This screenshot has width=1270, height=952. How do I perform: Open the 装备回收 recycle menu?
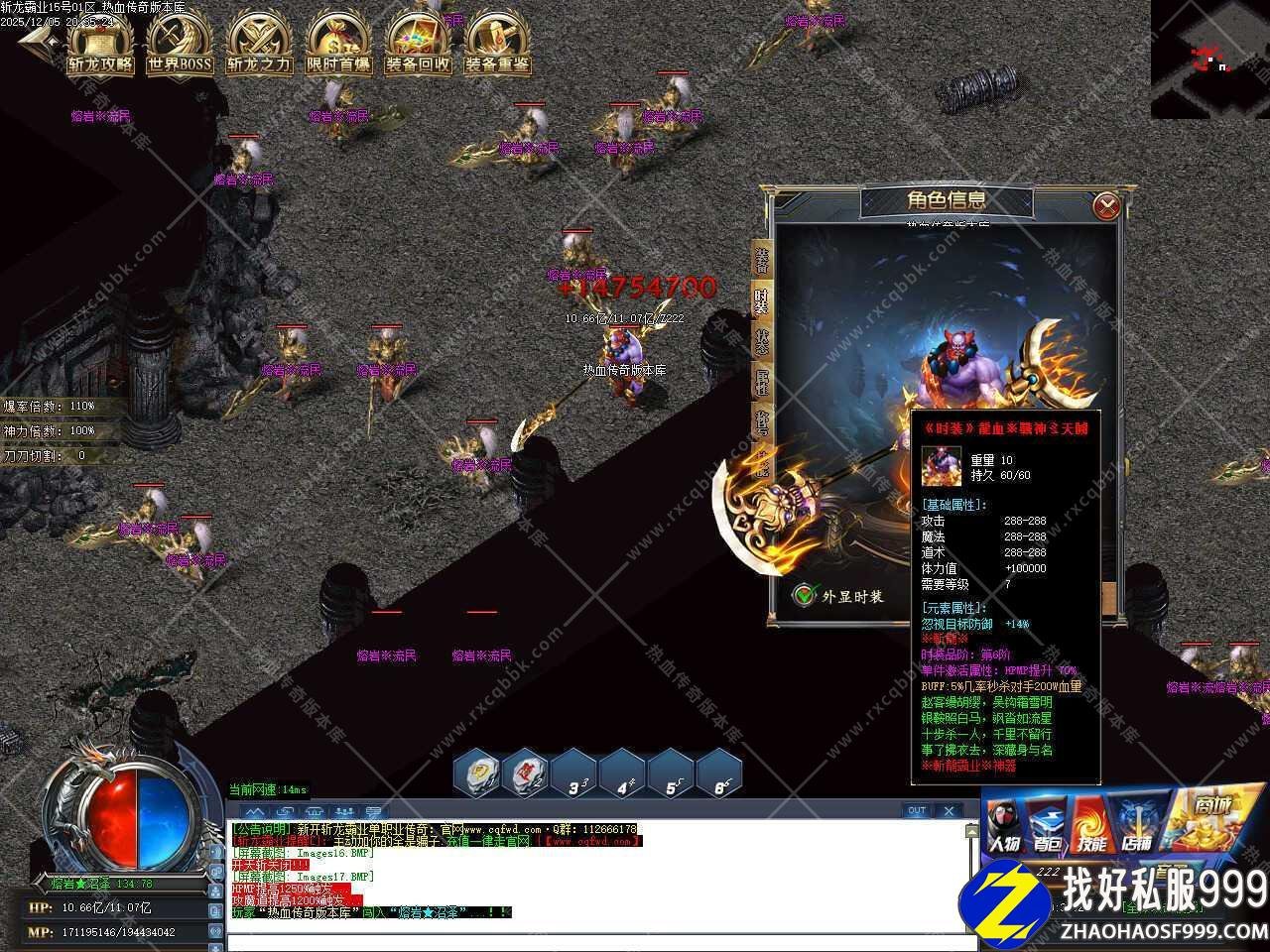click(418, 45)
